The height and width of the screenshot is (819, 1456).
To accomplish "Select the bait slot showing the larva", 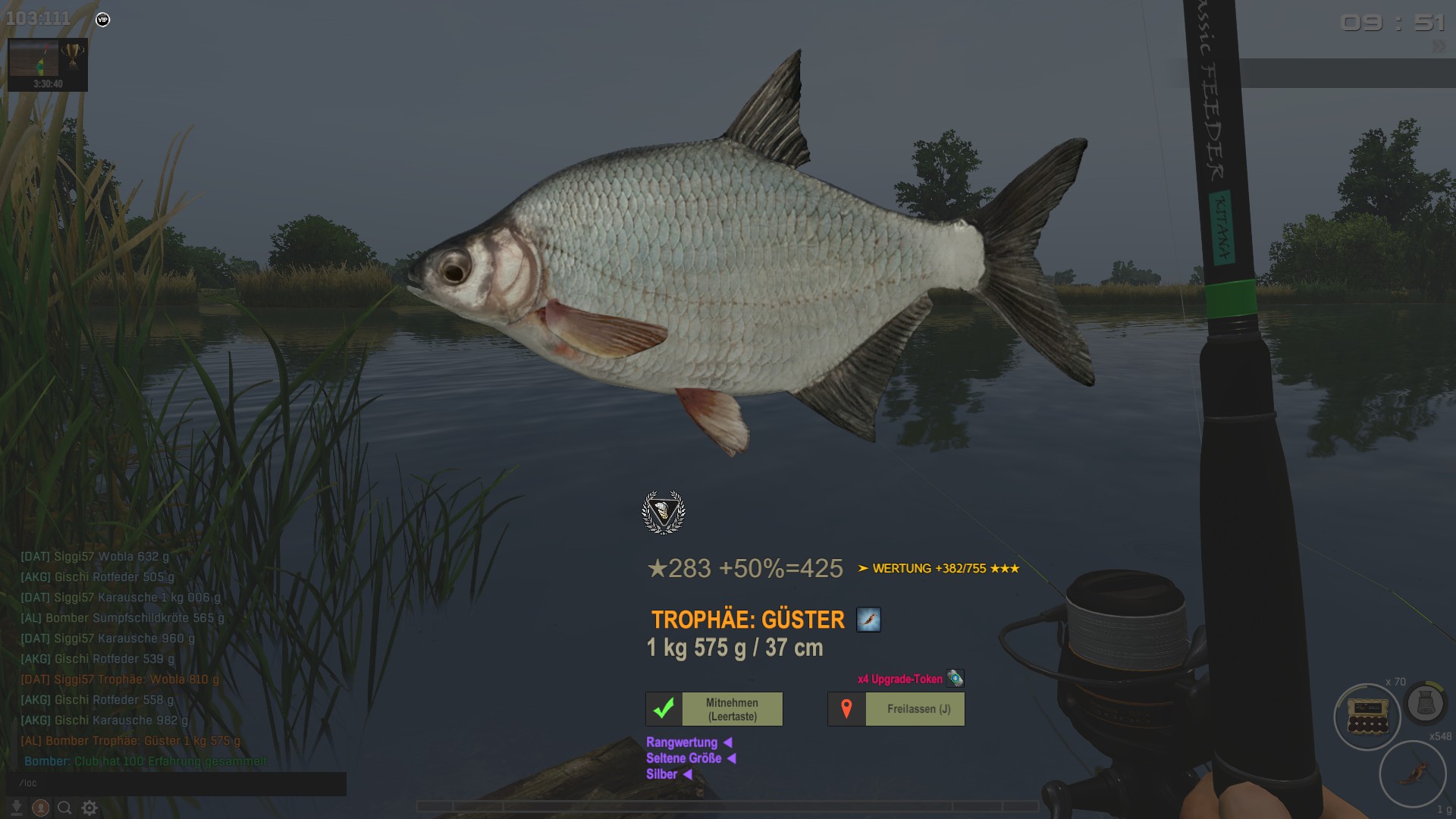I will [1412, 773].
